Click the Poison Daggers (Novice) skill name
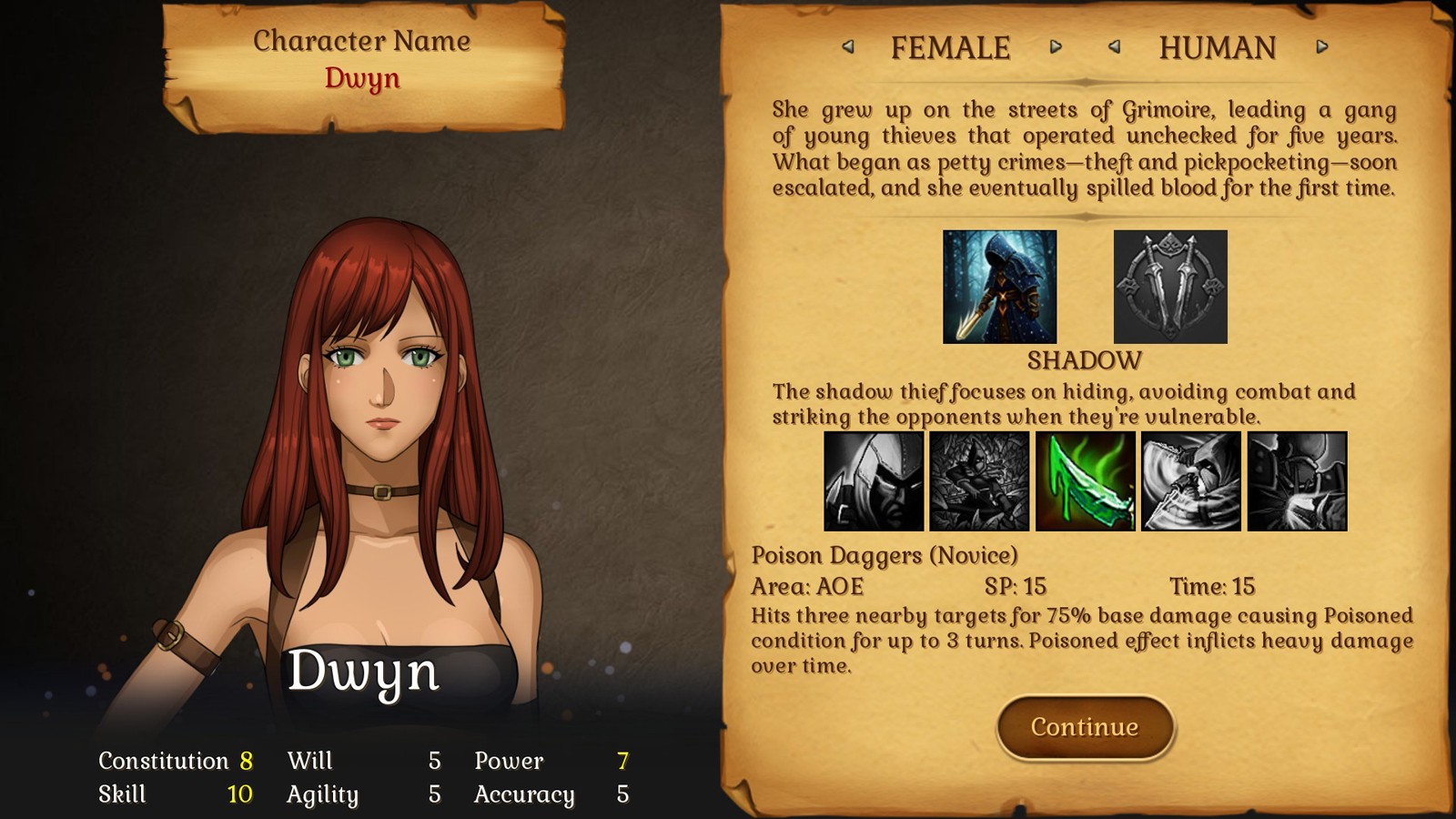Image resolution: width=1456 pixels, height=819 pixels. tap(885, 554)
